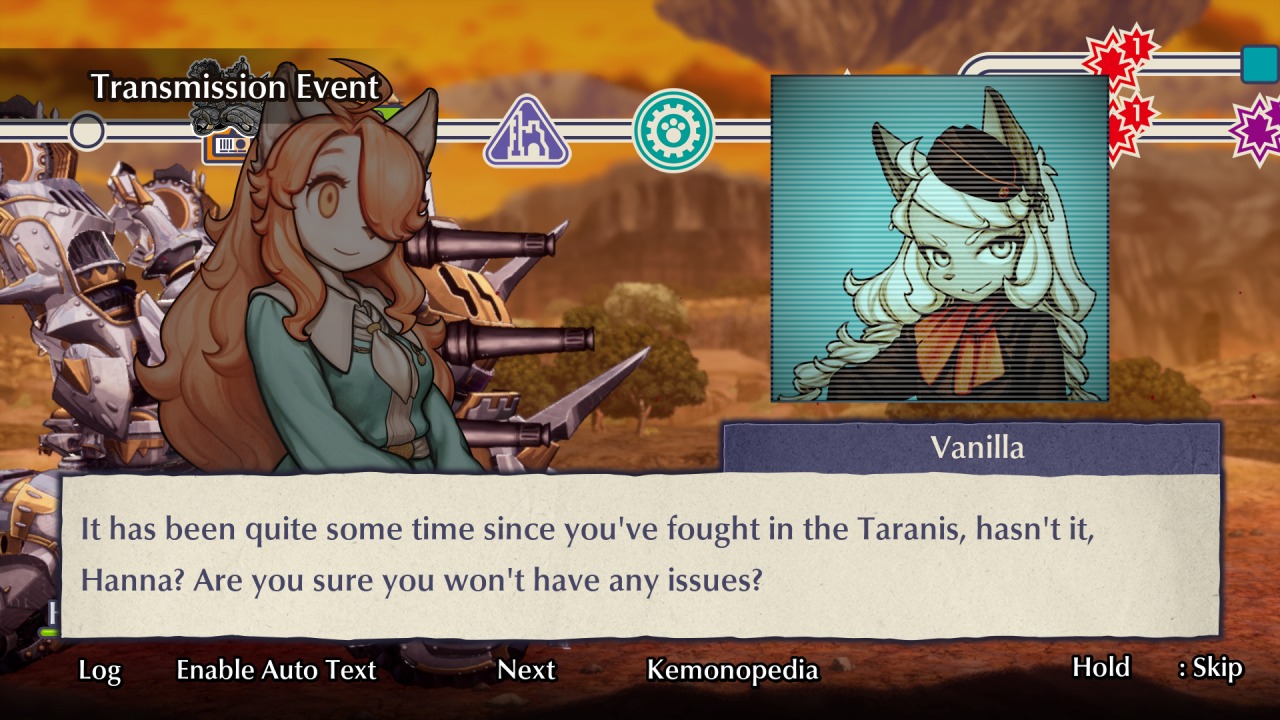This screenshot has width=1280, height=720.
Task: Enable Auto Text mode
Action: coord(275,671)
